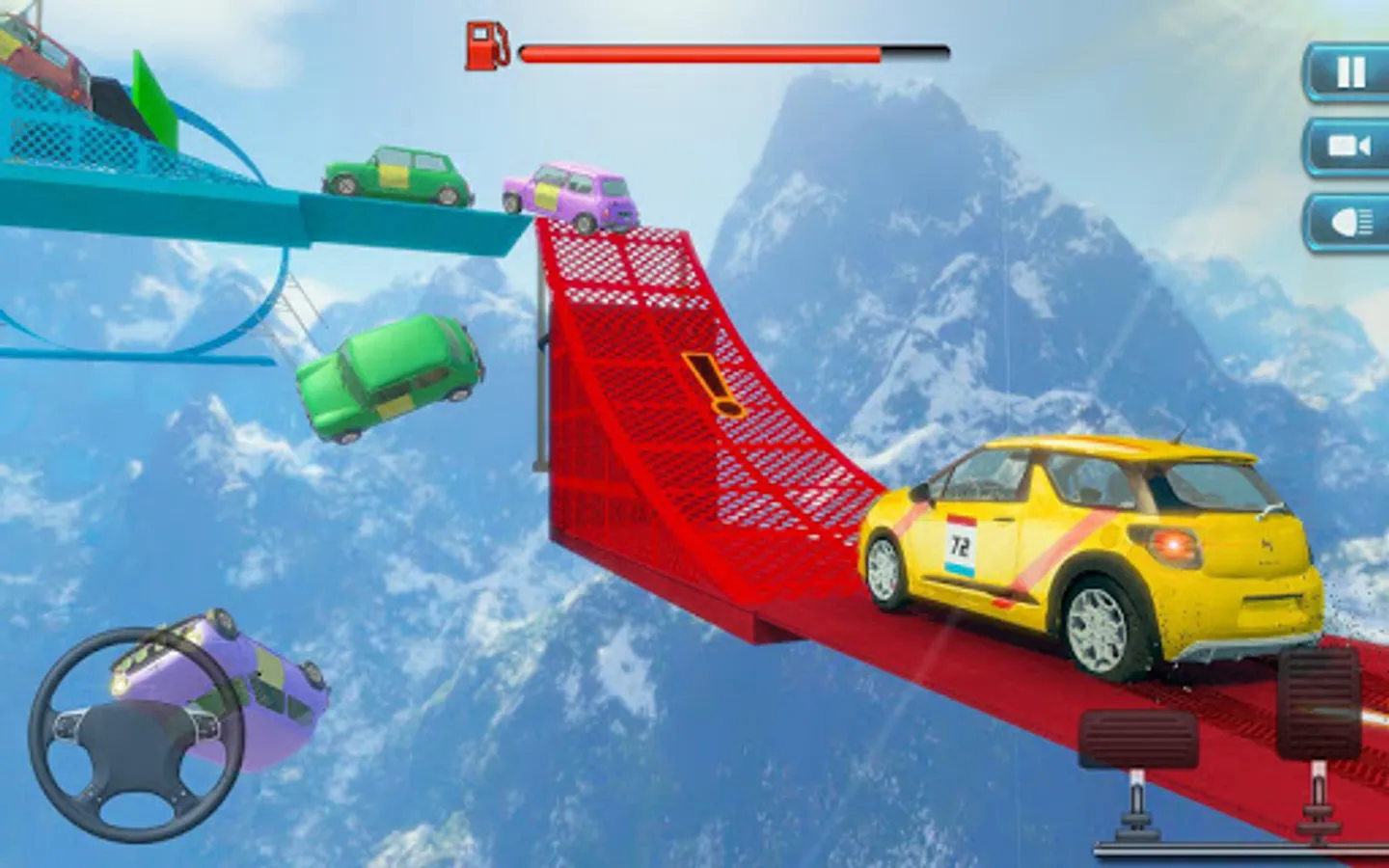Switch camera view with the camera button
1389x868 pixels.
[x=1350, y=147]
